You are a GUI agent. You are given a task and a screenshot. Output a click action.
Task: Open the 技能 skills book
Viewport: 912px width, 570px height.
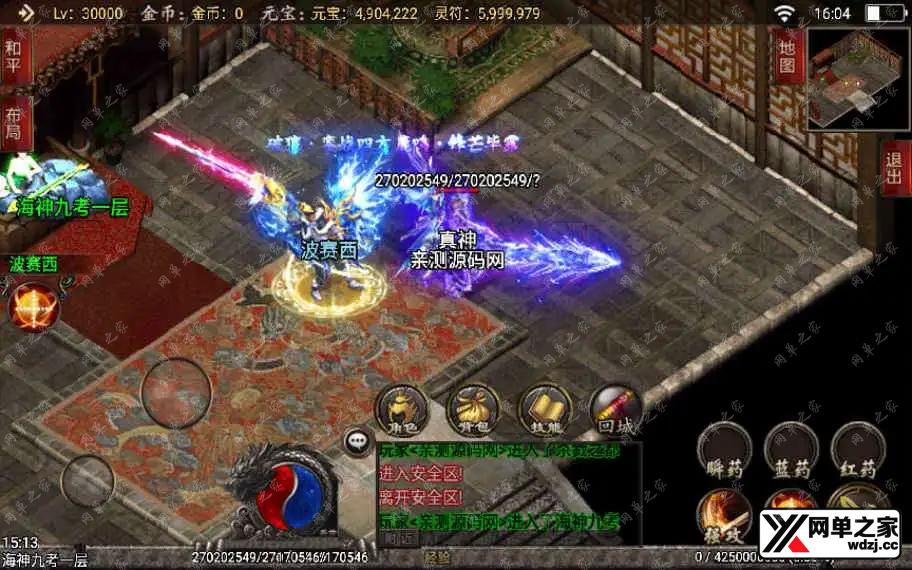coord(545,407)
